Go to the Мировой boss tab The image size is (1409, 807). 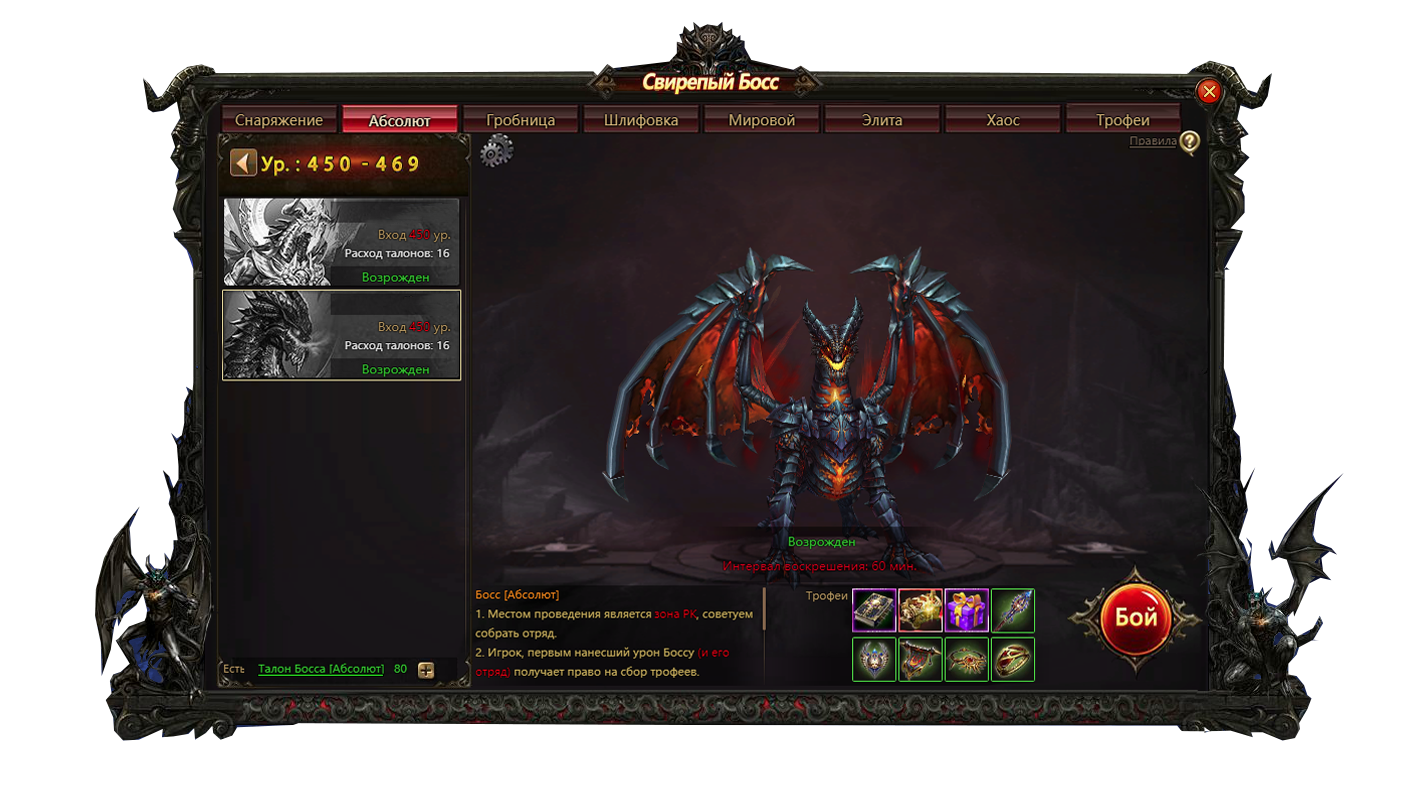(x=762, y=120)
